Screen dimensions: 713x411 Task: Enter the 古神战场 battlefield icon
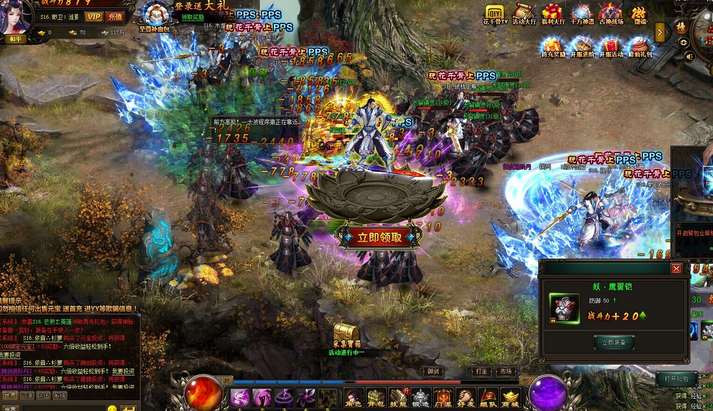[610, 14]
